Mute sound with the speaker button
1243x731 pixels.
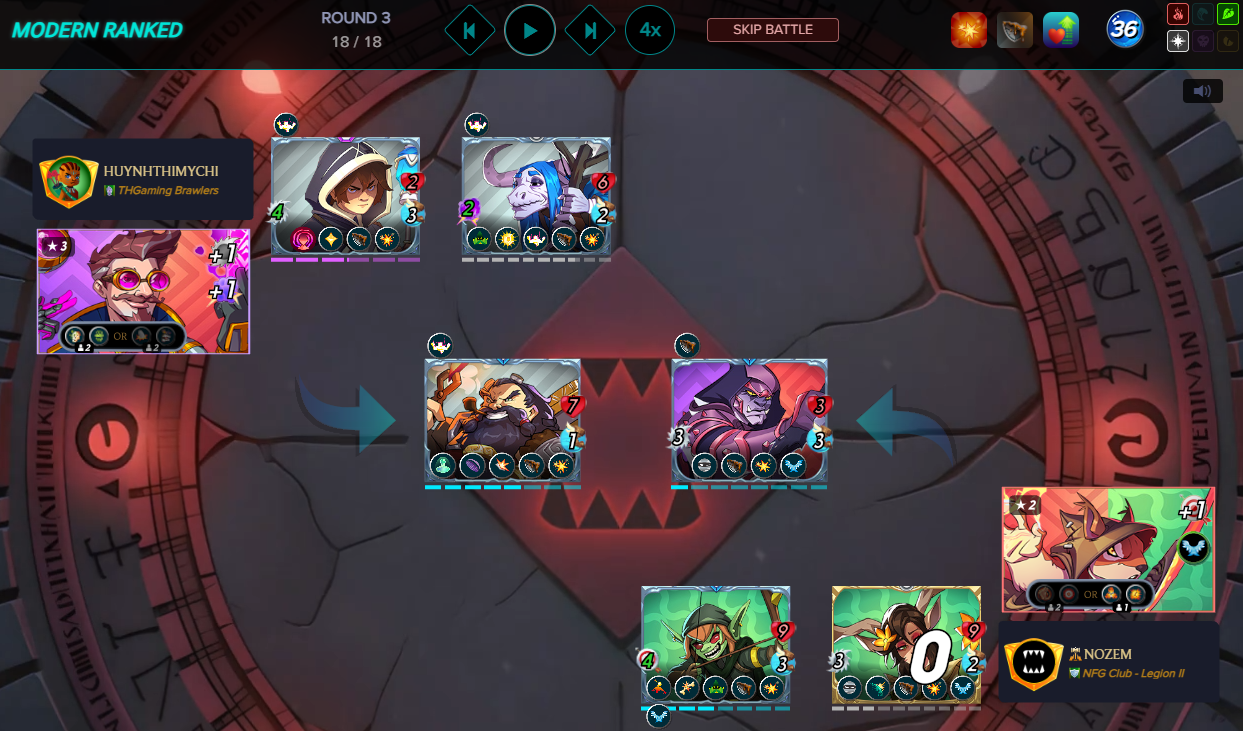pyautogui.click(x=1202, y=91)
